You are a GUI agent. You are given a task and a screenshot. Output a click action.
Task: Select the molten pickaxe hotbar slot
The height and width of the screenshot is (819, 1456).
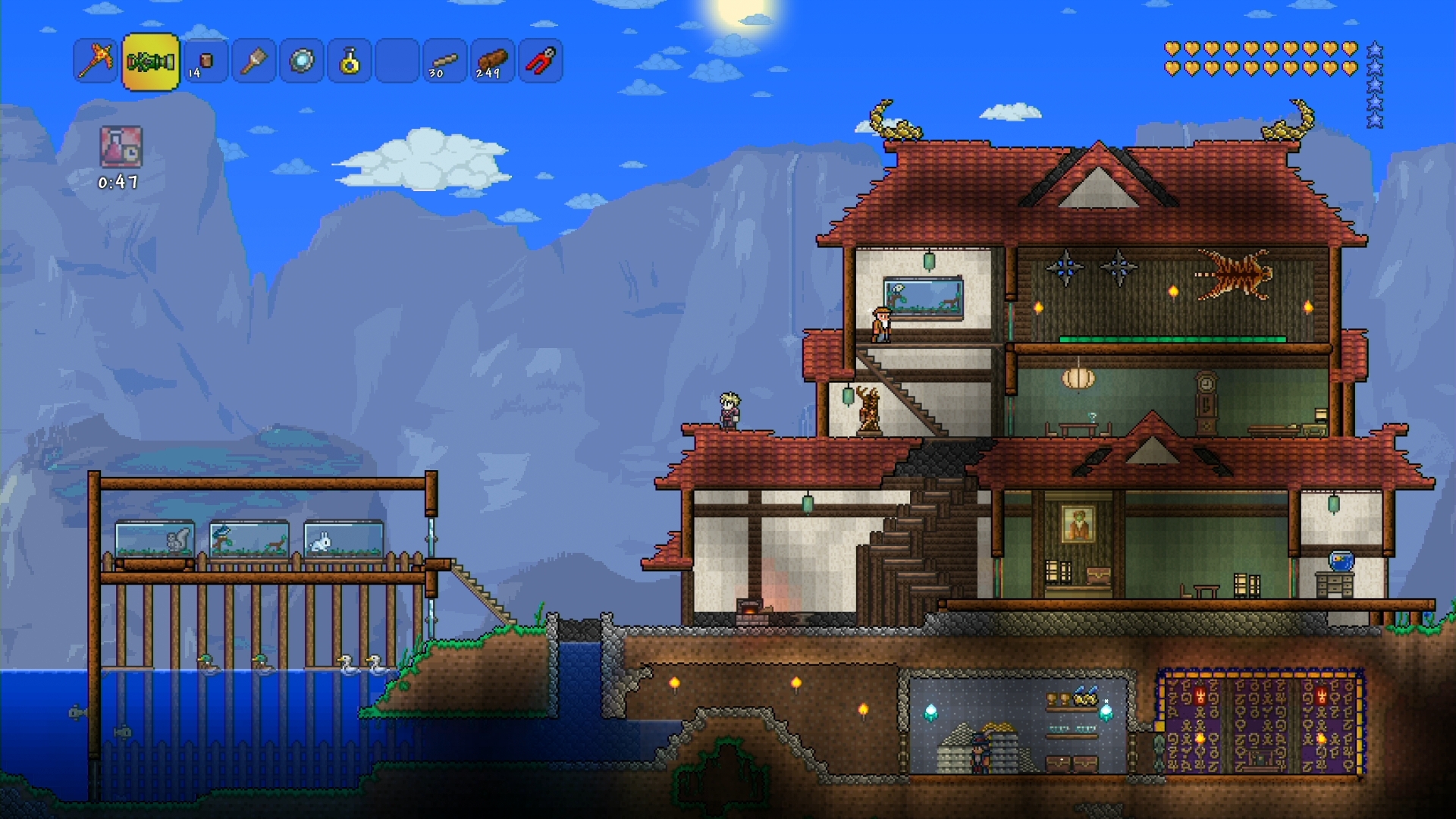coord(96,61)
